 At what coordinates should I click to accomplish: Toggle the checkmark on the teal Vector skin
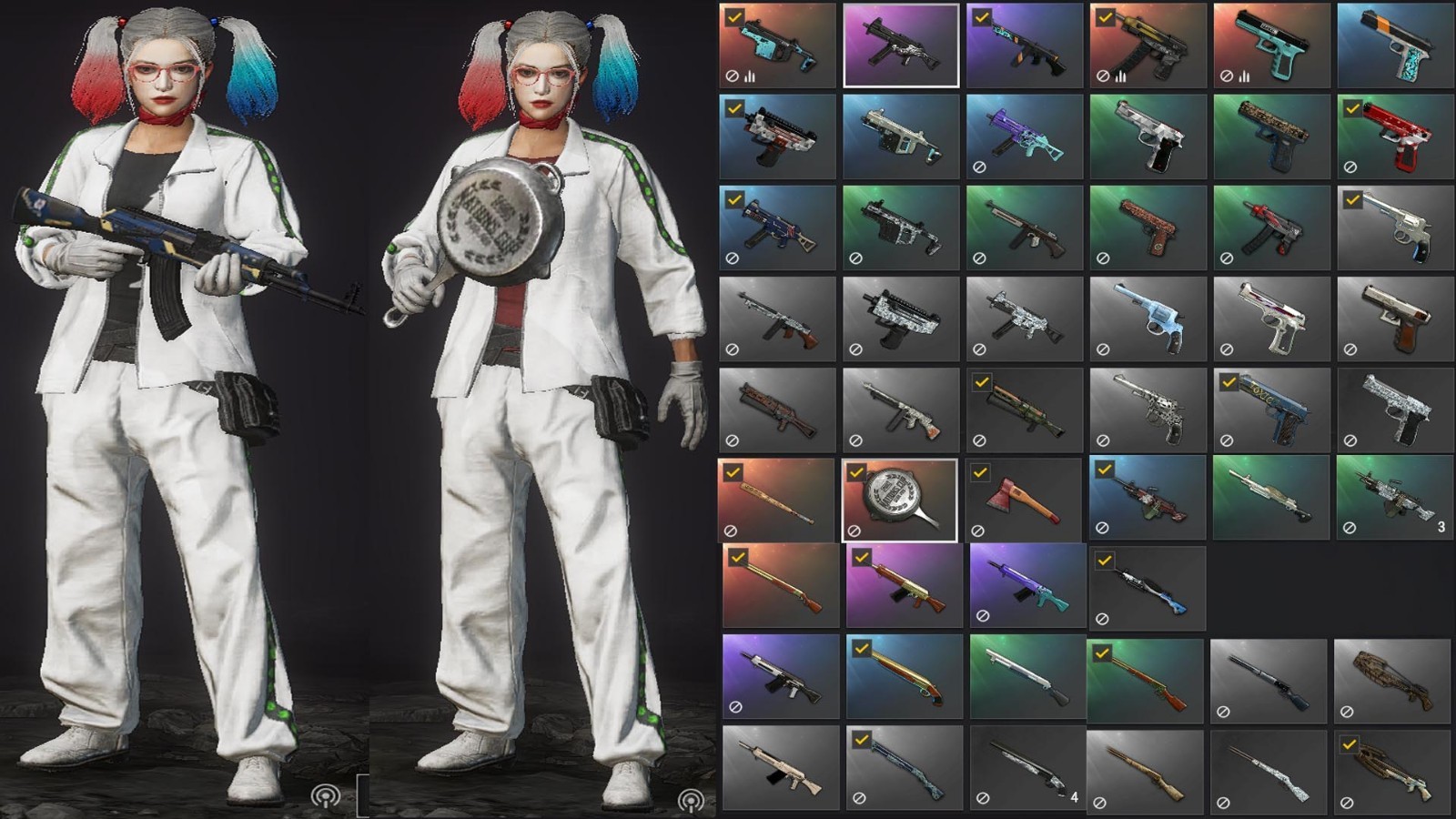733,15
